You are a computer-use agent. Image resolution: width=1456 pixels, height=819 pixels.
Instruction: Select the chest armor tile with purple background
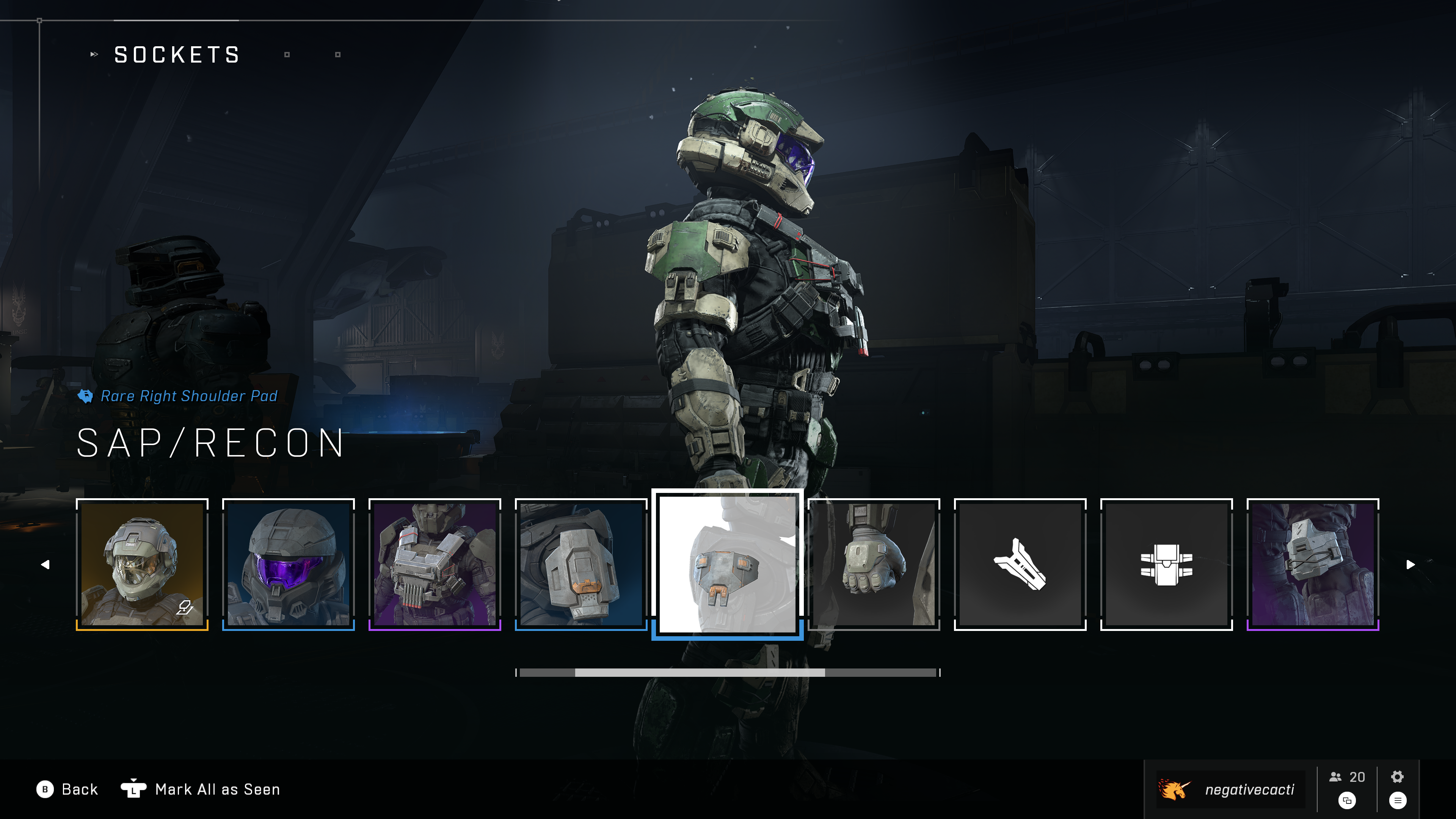point(435,564)
